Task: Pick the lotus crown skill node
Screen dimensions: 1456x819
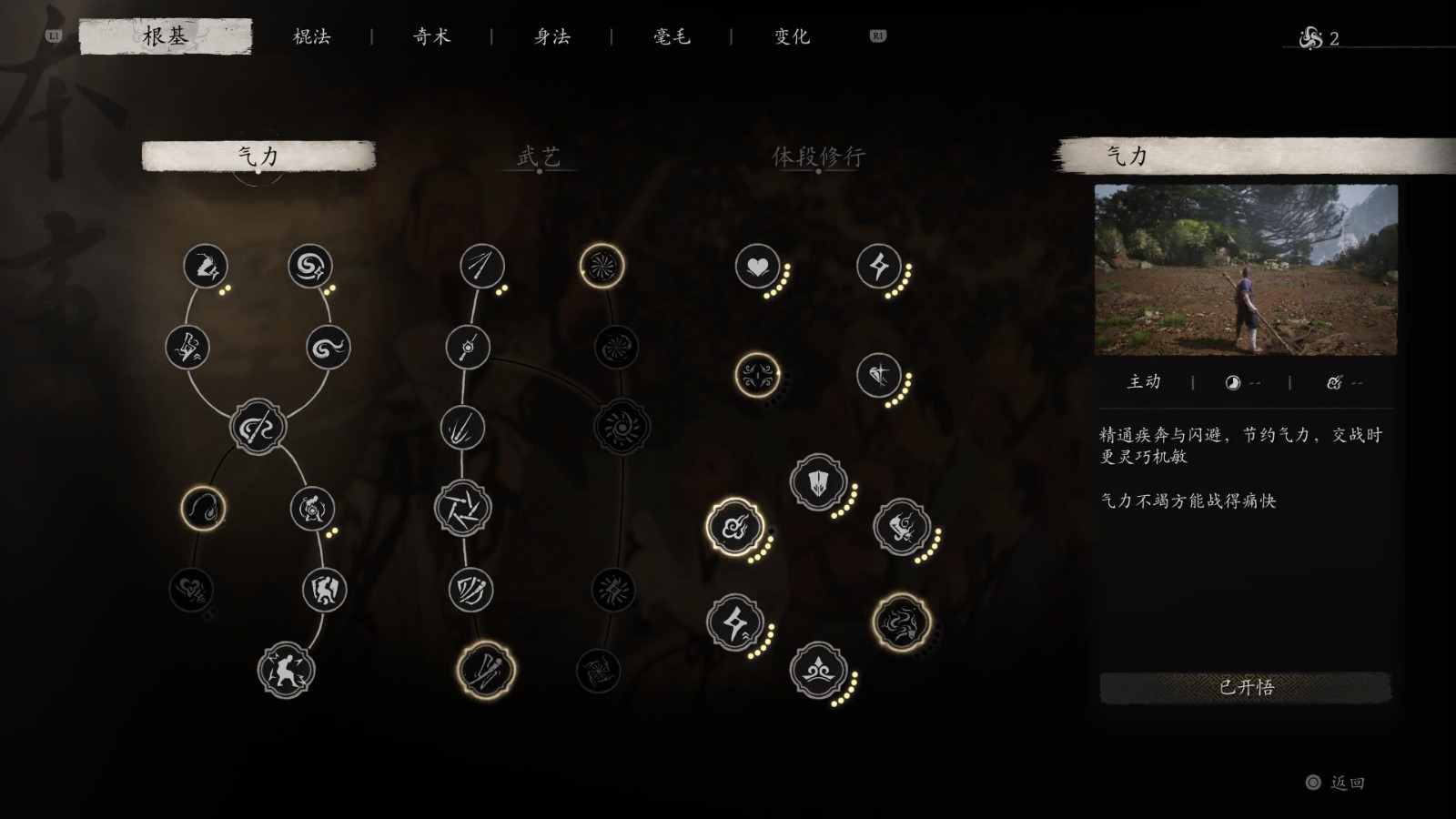Action: (x=818, y=672)
